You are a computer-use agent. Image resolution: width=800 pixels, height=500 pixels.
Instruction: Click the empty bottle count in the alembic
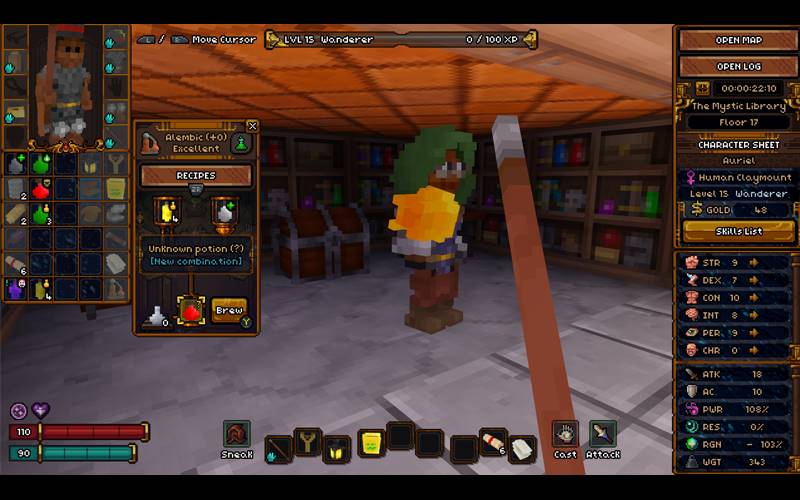[x=157, y=318]
